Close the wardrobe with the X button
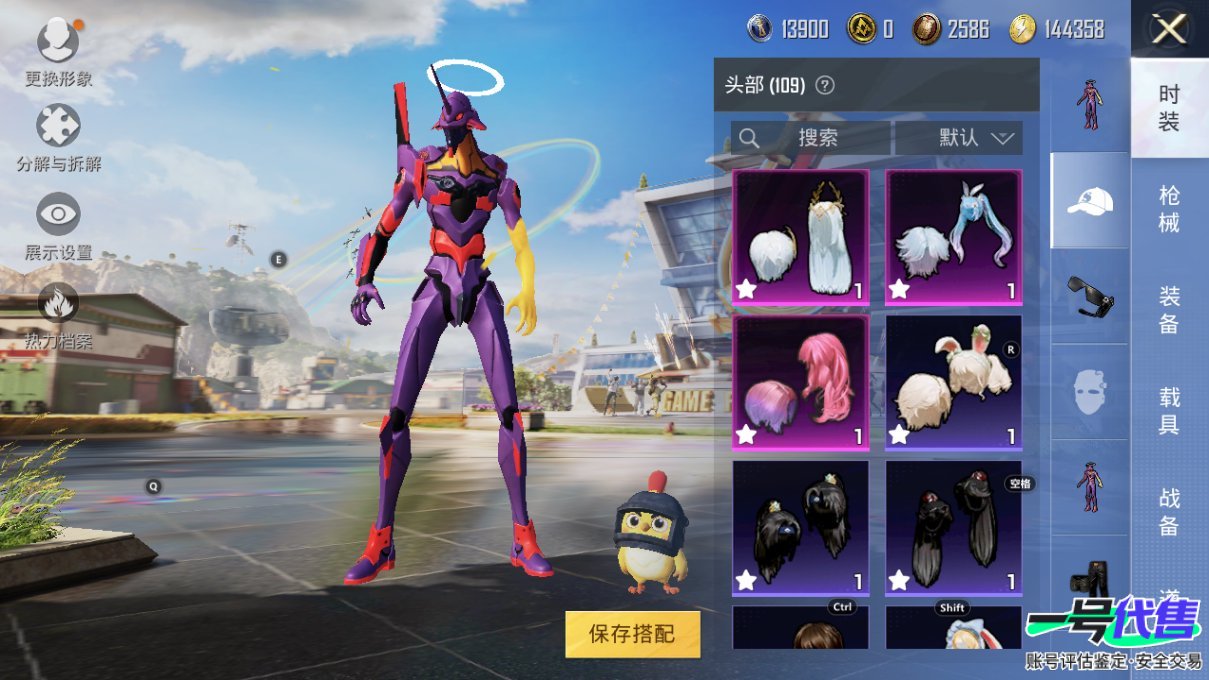Viewport: 1209px width, 680px height. (1169, 30)
